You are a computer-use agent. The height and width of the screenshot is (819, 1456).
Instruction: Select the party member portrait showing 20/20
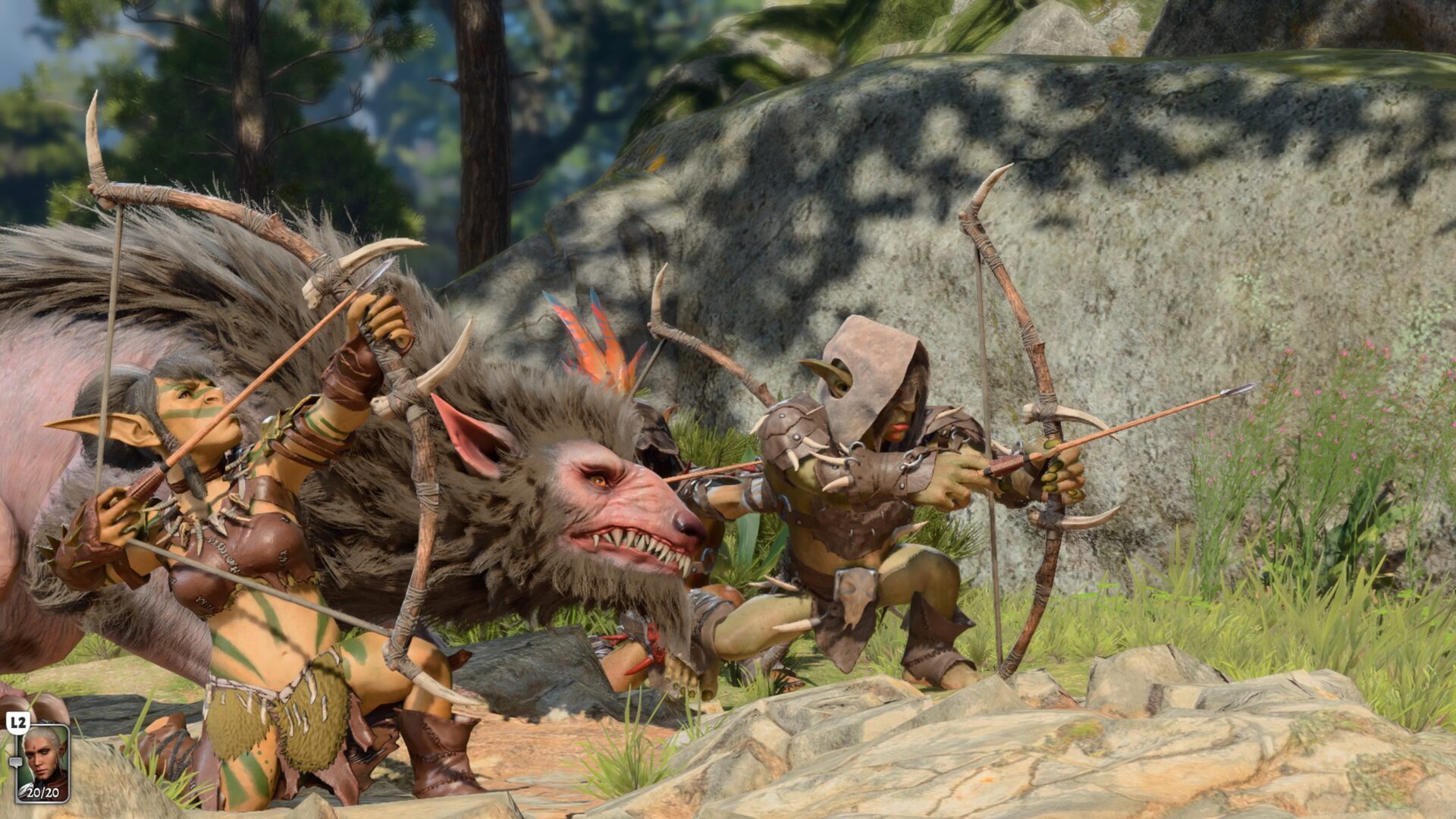[42, 762]
